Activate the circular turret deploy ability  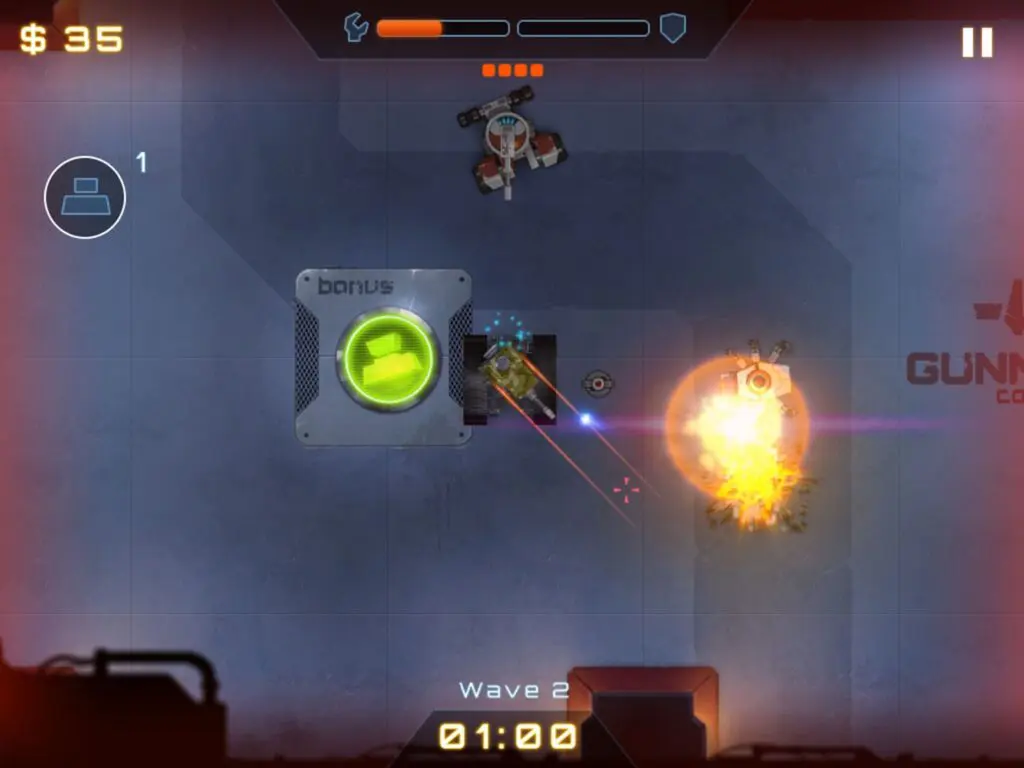85,197
